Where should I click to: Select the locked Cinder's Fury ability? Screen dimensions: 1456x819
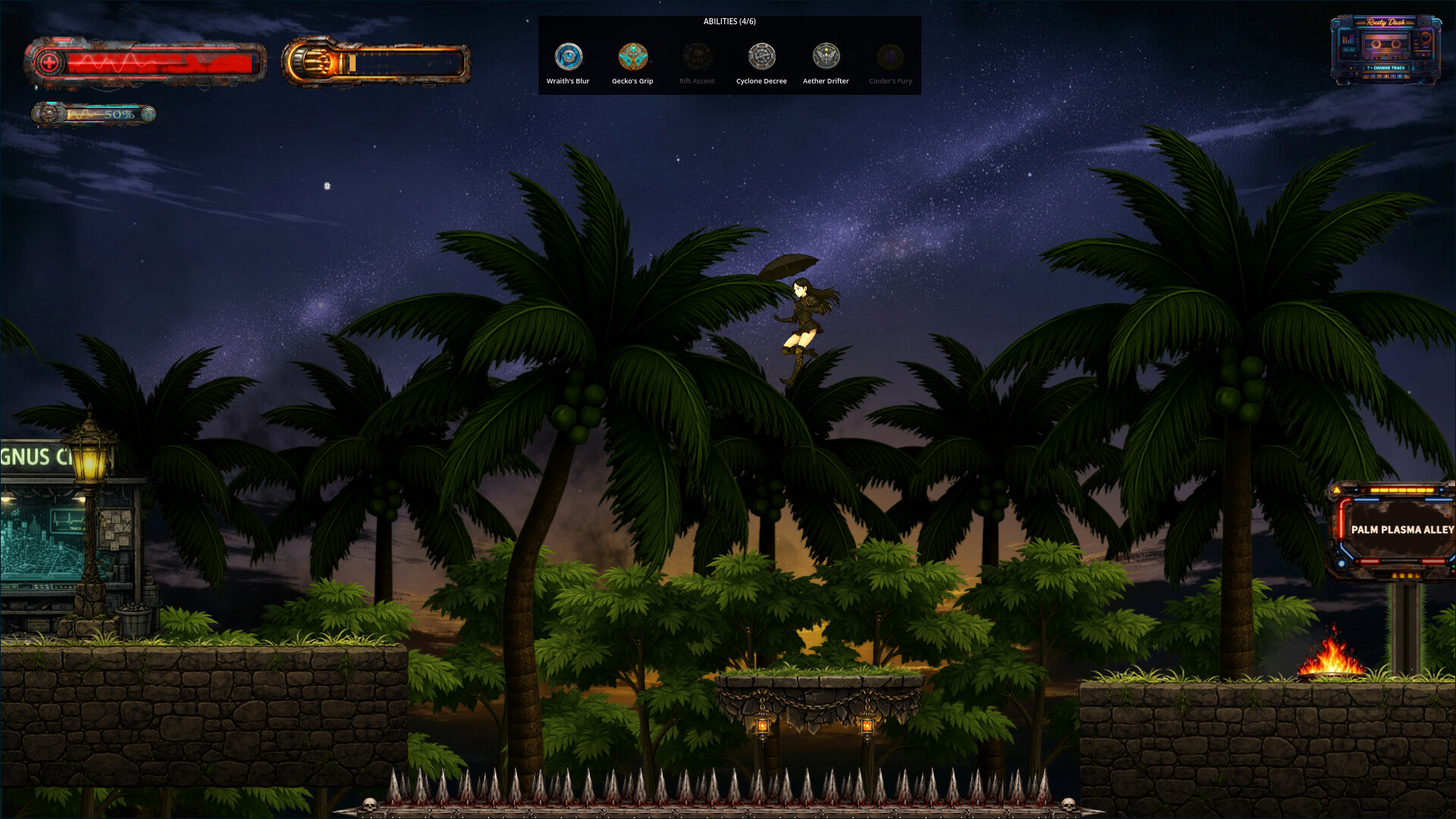(x=890, y=57)
